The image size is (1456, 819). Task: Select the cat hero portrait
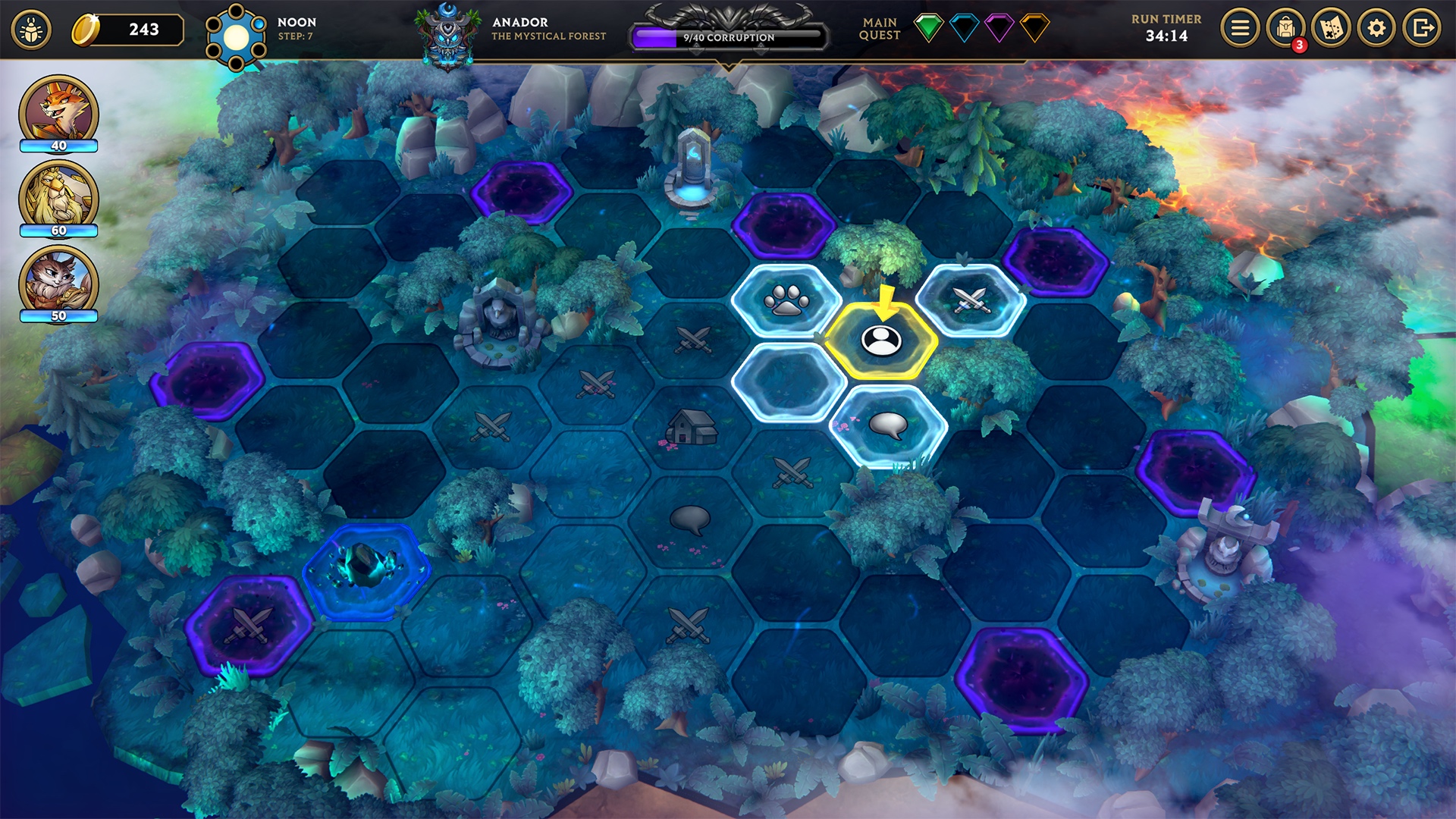58,282
